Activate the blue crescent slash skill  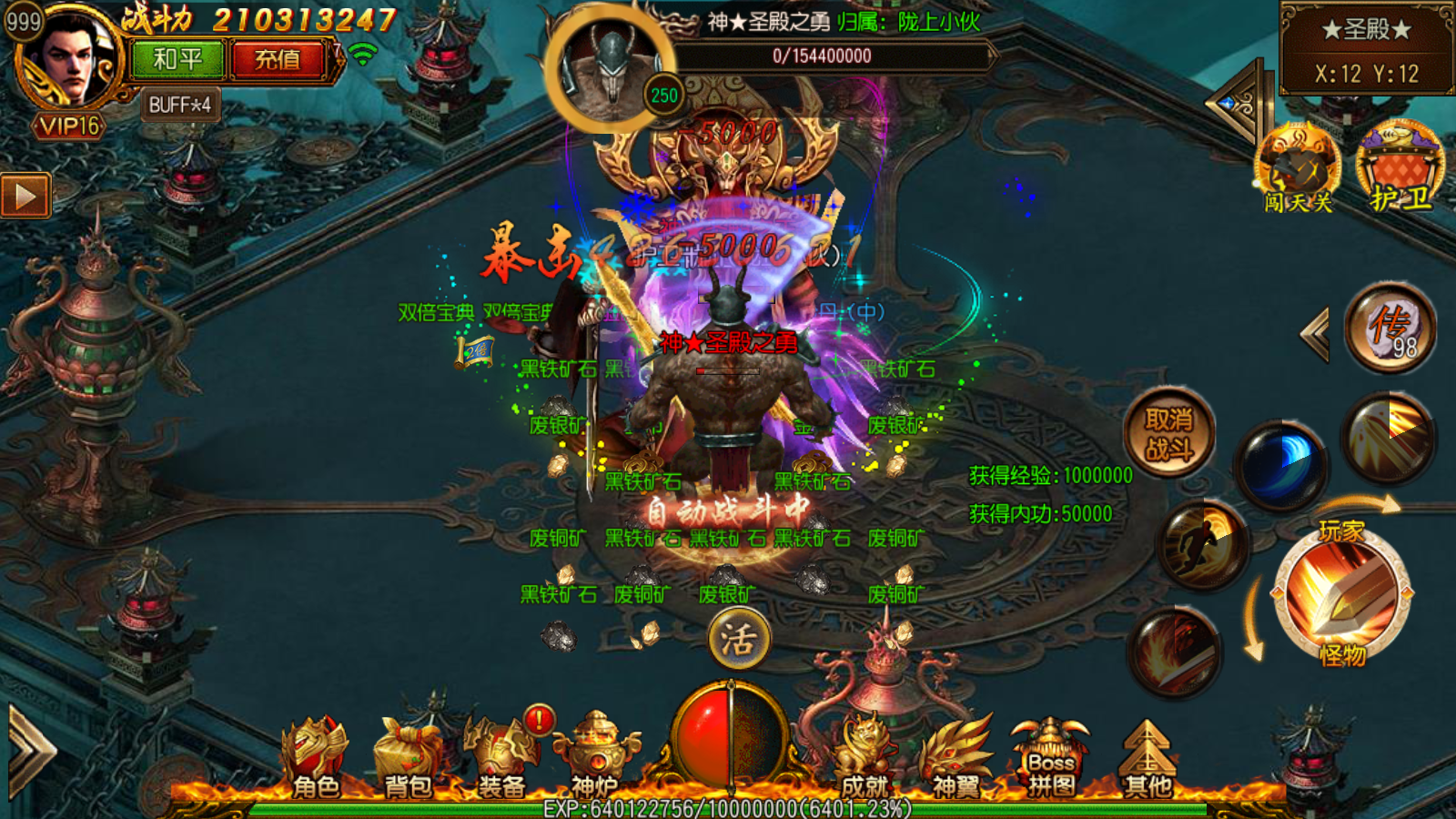click(1280, 462)
